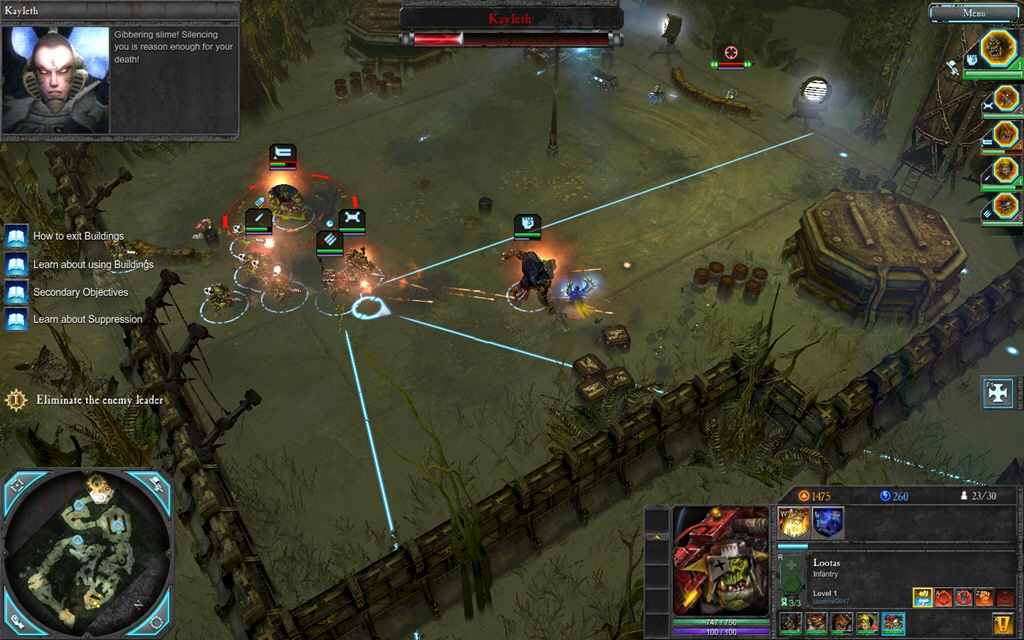1024x640 pixels.
Task: Click the highlighted yellow-framed gun command
Action: [923, 597]
